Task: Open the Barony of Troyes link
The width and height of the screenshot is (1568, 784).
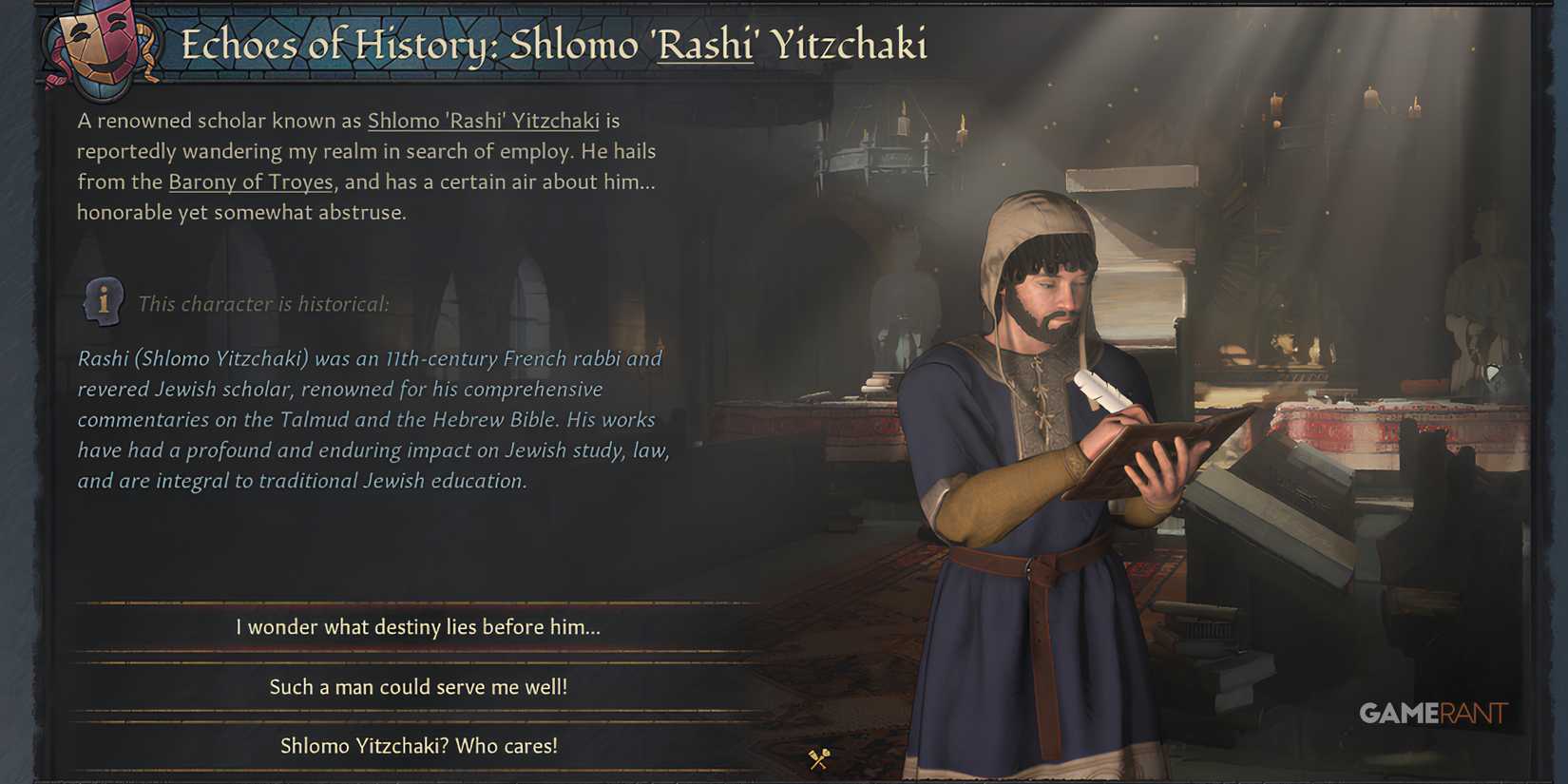Action: coord(249,182)
